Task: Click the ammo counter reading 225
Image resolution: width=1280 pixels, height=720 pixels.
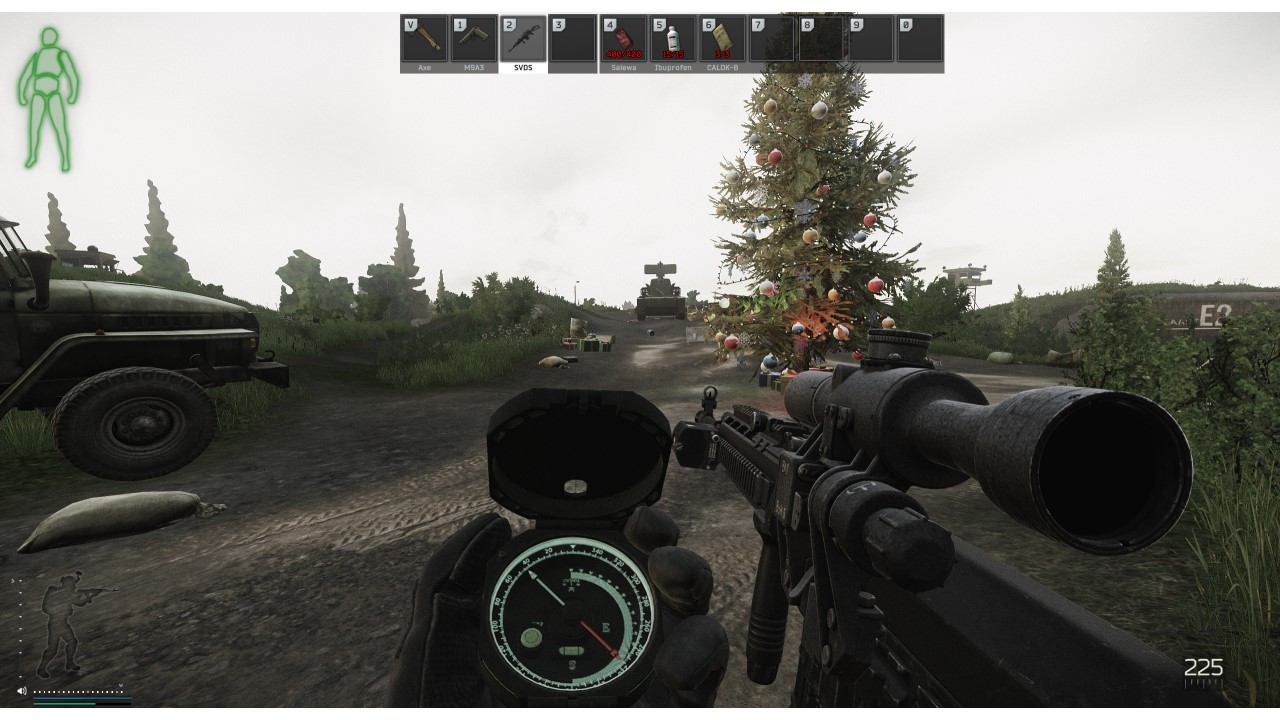Action: (1205, 666)
